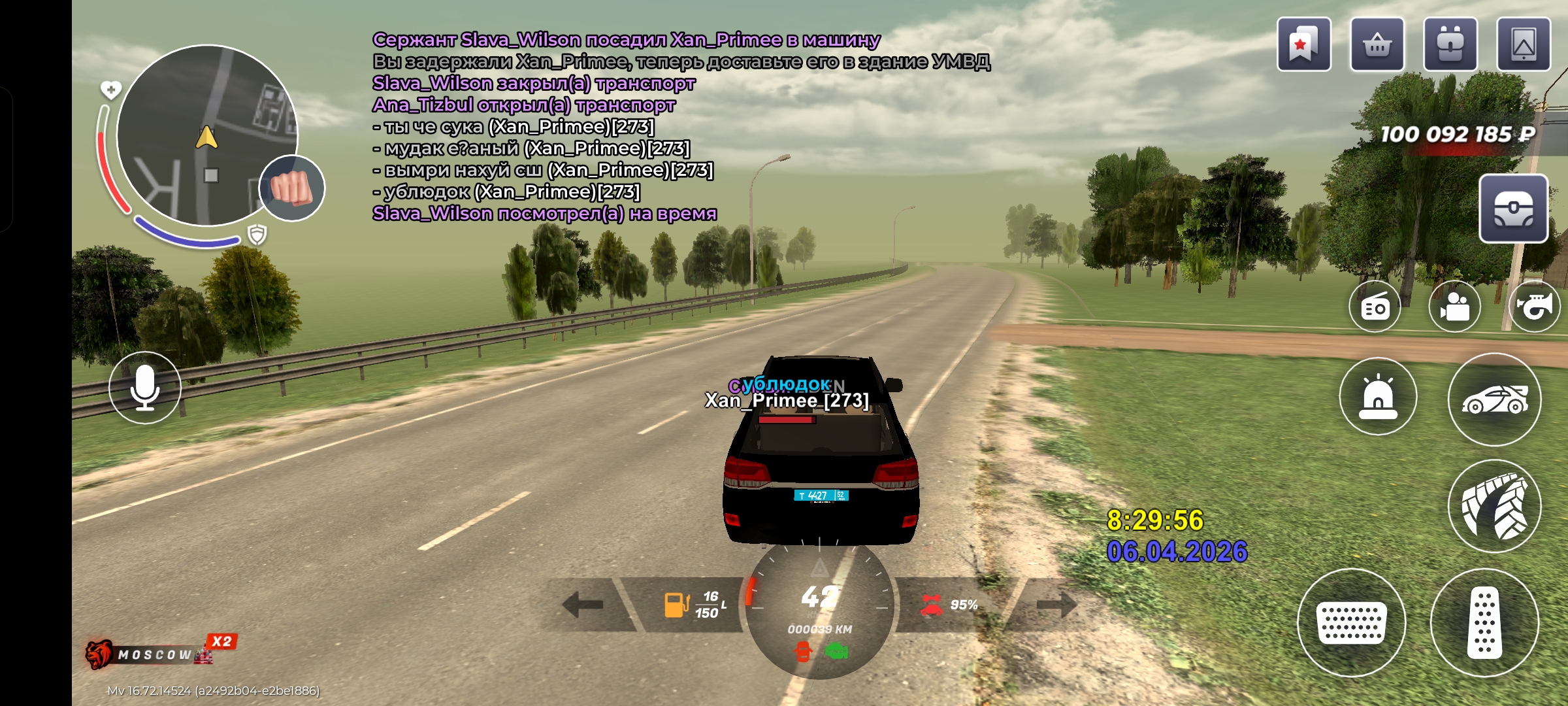Switch the camera view
The image size is (1568, 706).
(x=1454, y=307)
